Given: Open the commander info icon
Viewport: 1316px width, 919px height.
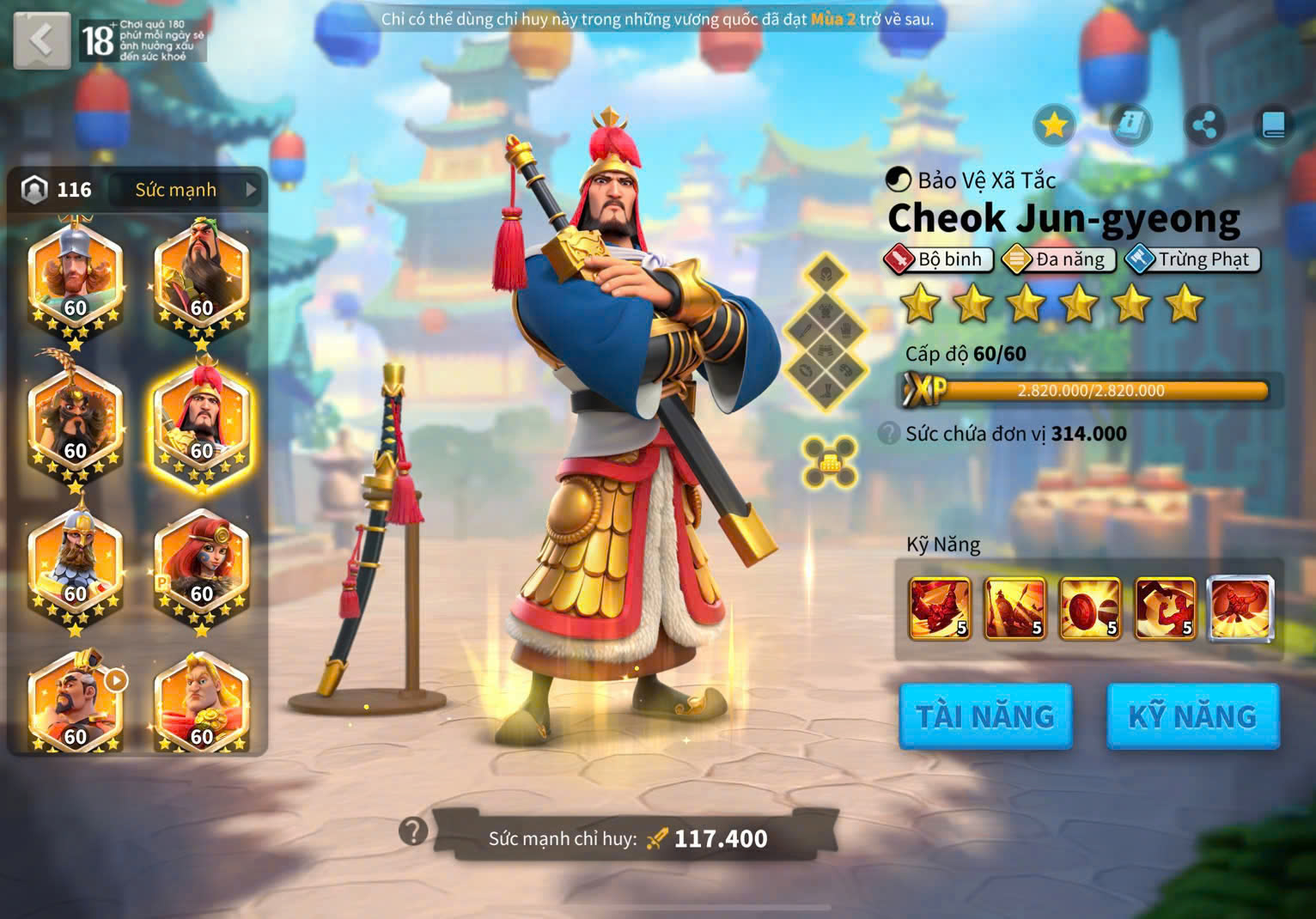Looking at the screenshot, I should click(1130, 126).
